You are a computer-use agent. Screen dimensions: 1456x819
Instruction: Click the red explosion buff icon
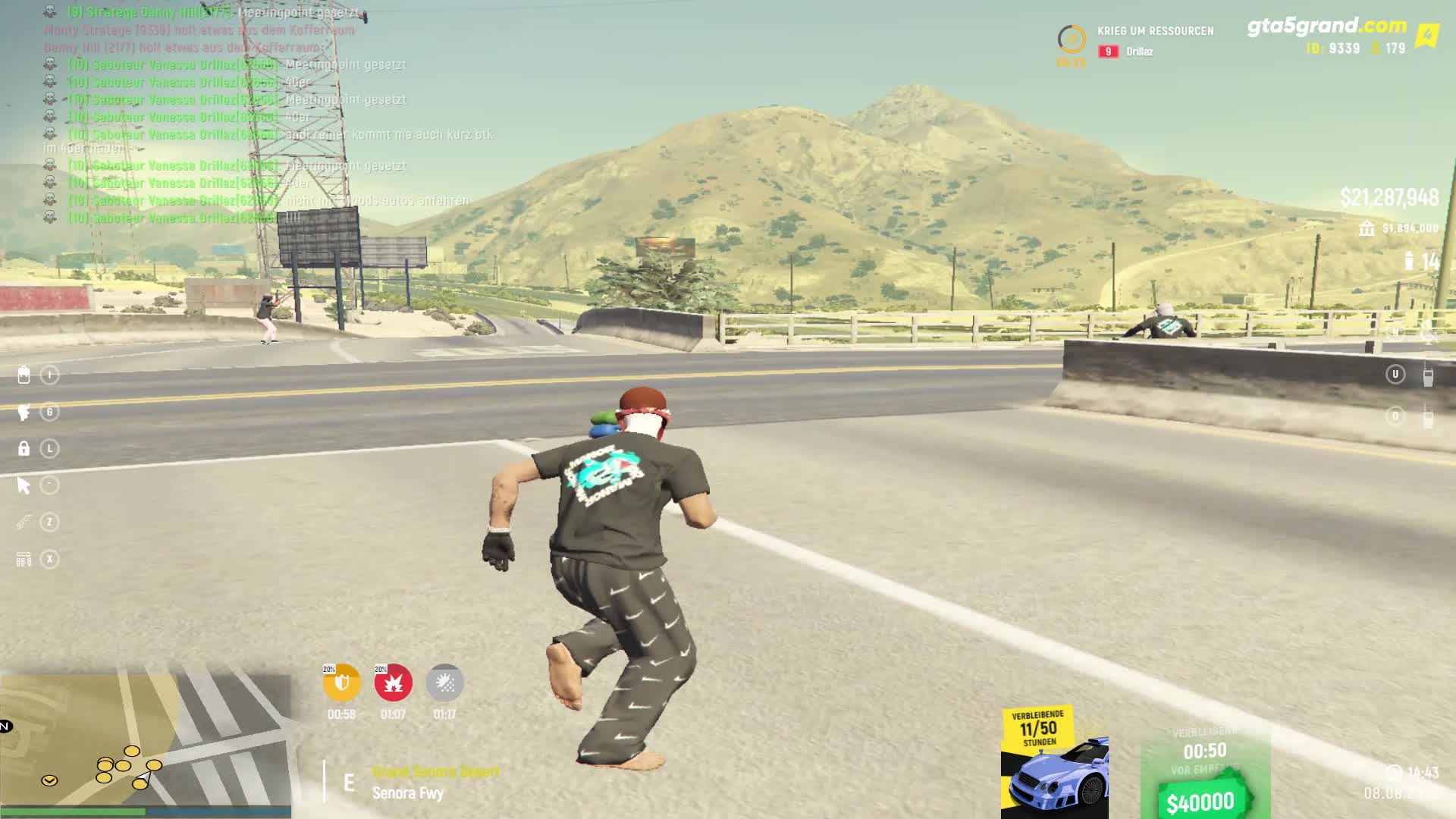tap(393, 682)
